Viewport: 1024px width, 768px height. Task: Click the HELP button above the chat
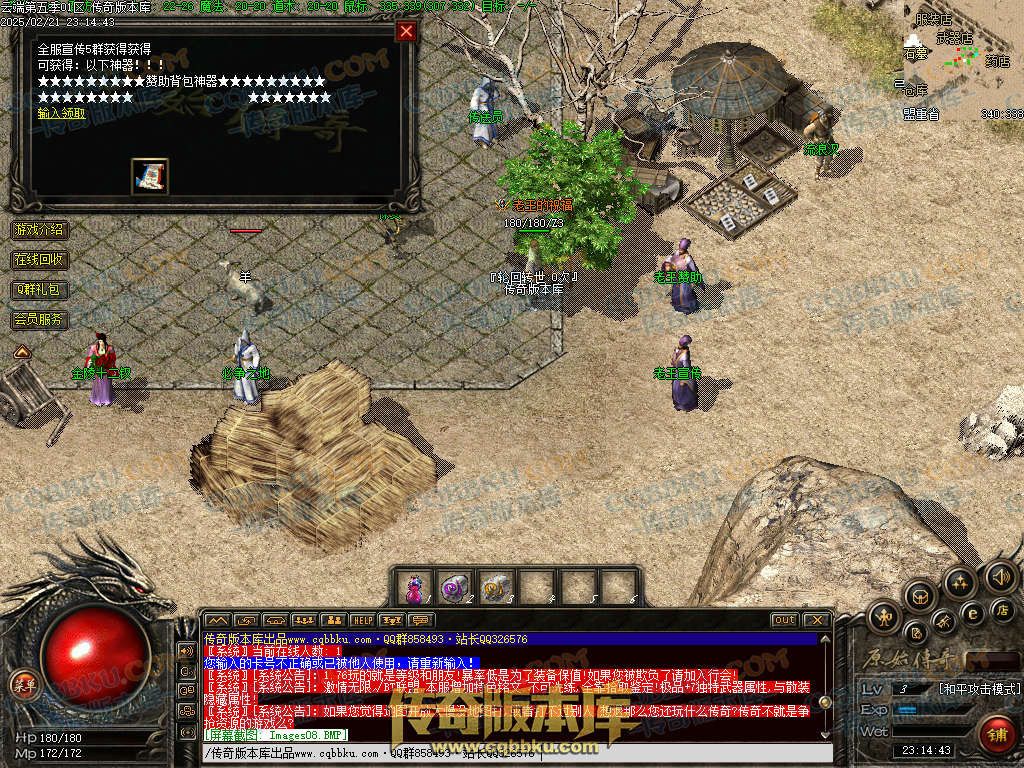click(x=362, y=620)
